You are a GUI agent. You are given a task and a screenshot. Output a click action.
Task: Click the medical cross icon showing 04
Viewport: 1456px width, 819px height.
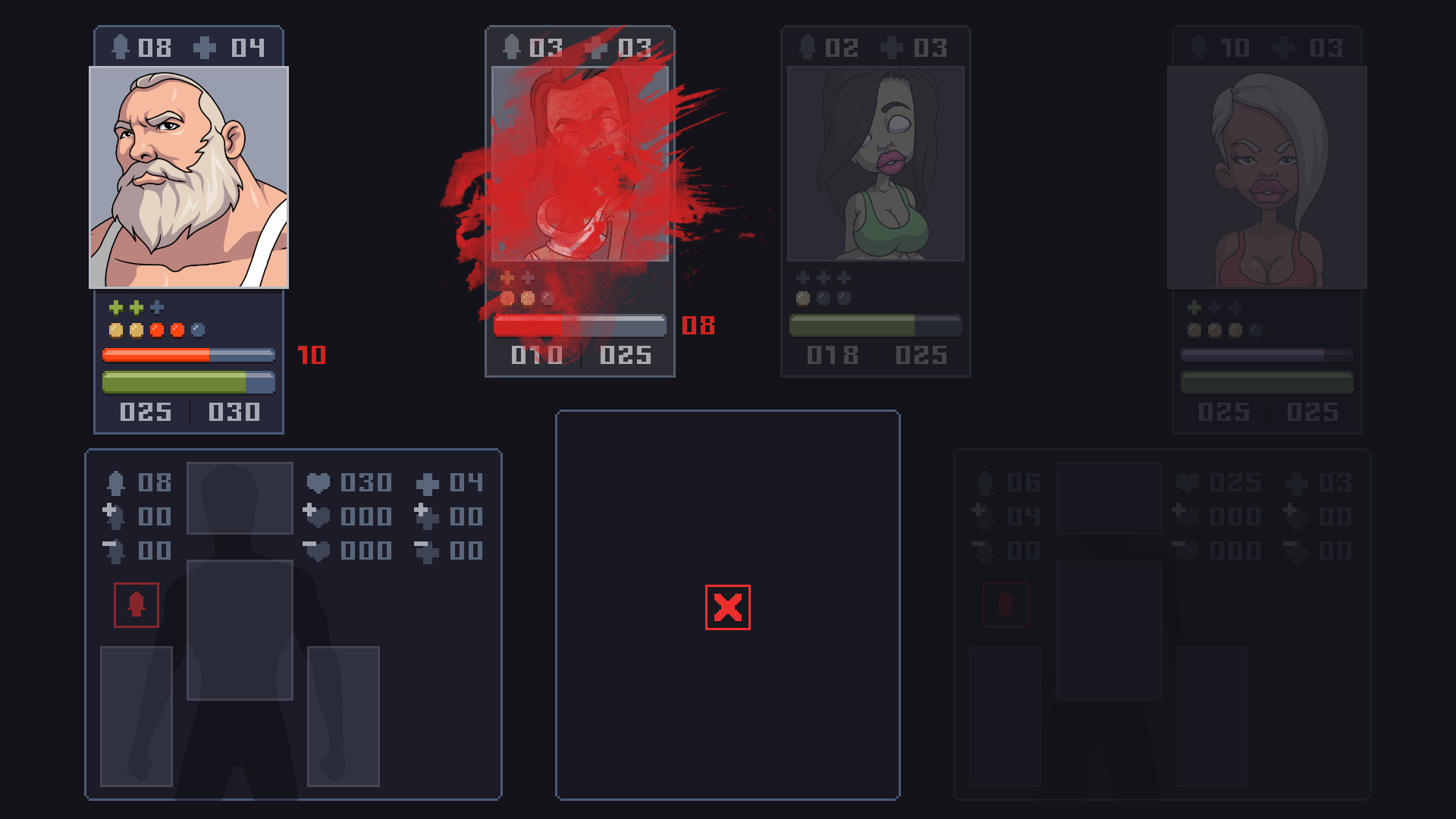click(x=205, y=47)
